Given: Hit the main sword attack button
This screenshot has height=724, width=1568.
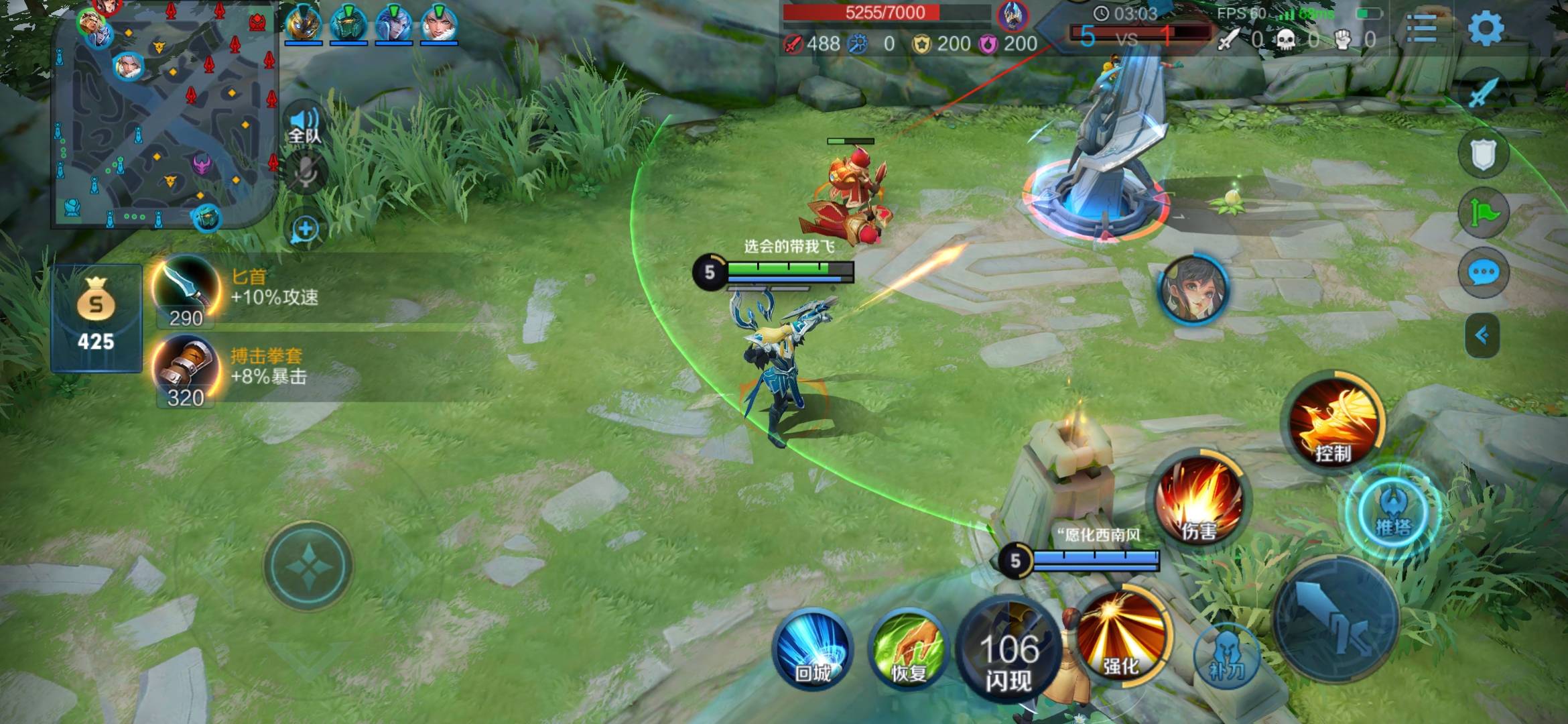Looking at the screenshot, I should [x=1335, y=621].
